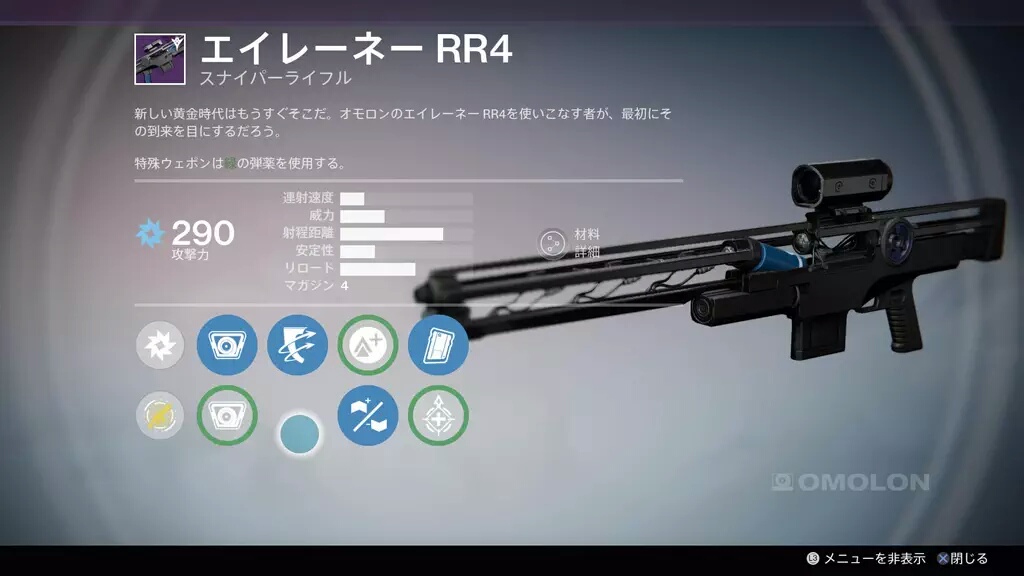Viewport: 1024px width, 576px height.
Task: Click the plain blue circle node
Action: [300, 433]
